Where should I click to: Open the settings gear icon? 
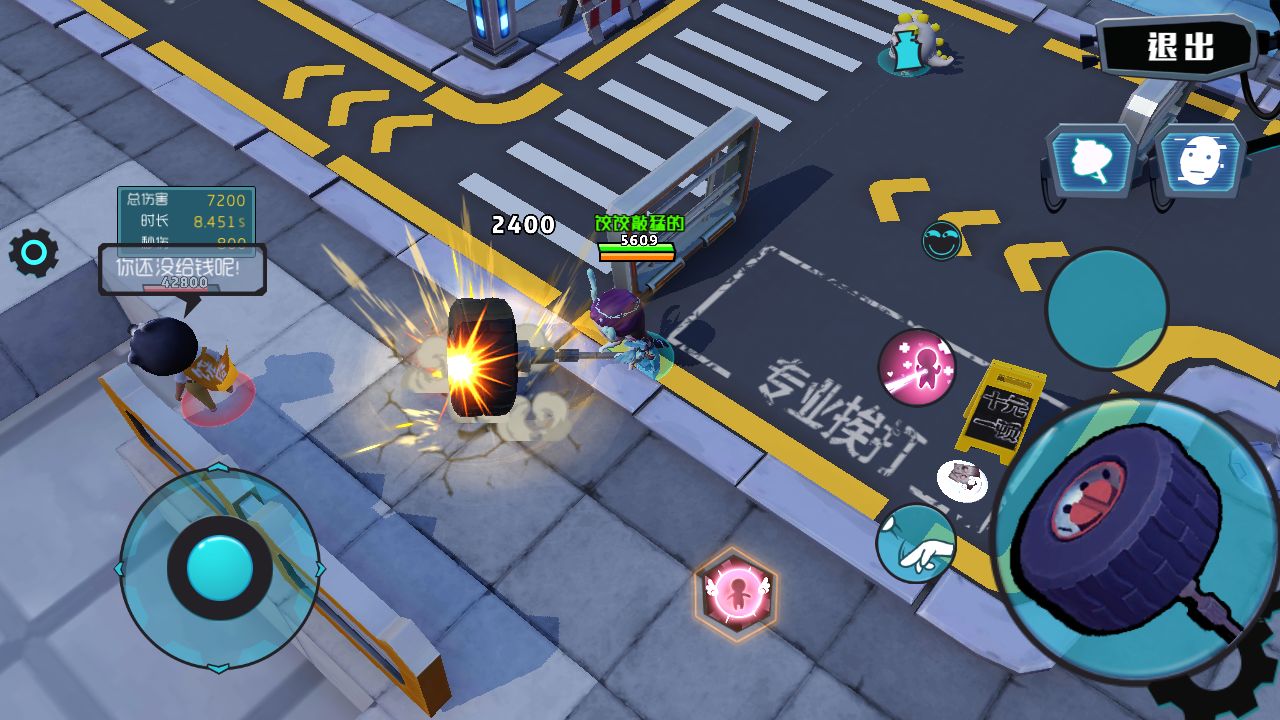pos(34,254)
